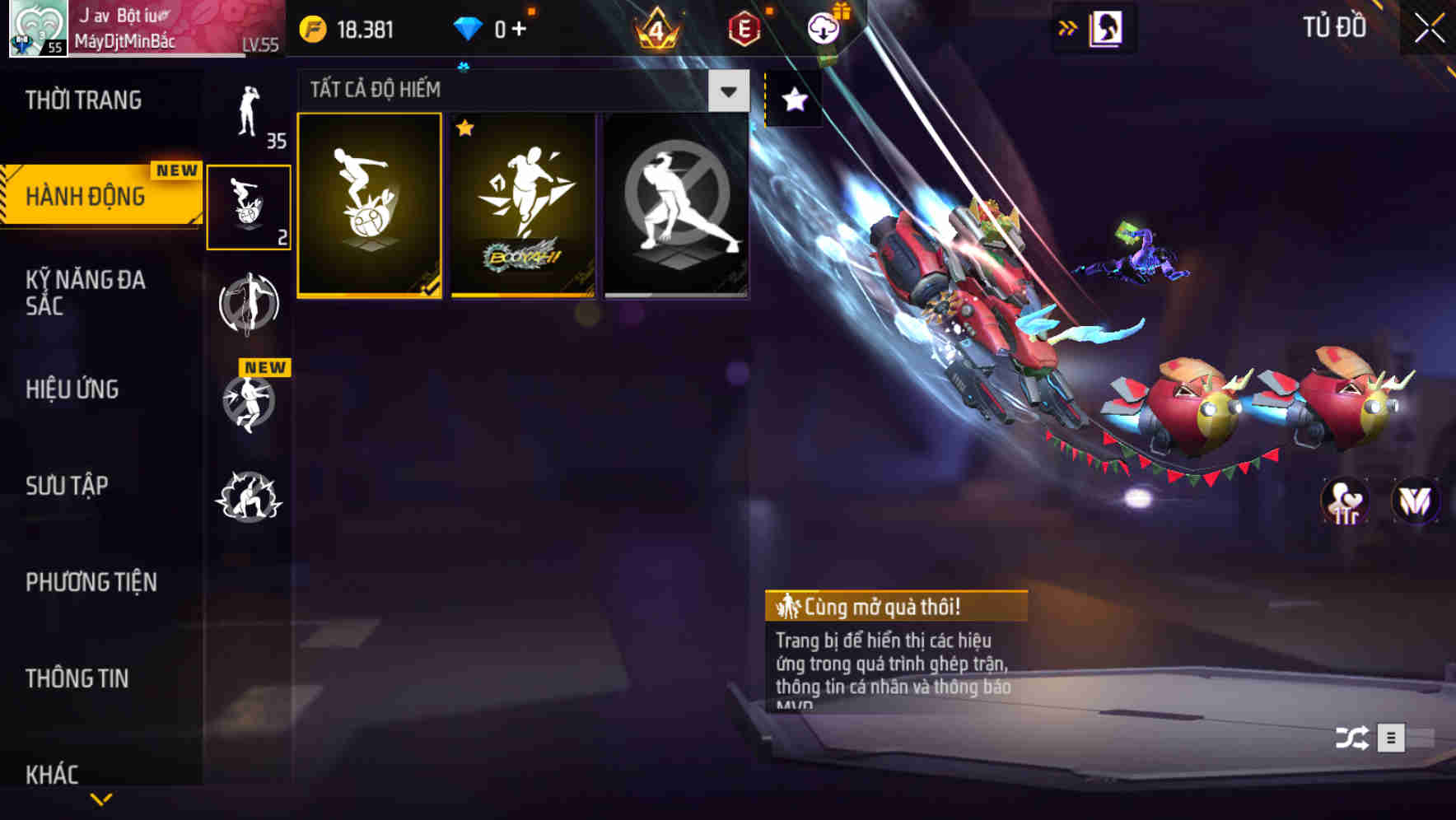The image size is (1456, 820).
Task: Expand the menu chevron below KHÁC
Action: (x=100, y=799)
